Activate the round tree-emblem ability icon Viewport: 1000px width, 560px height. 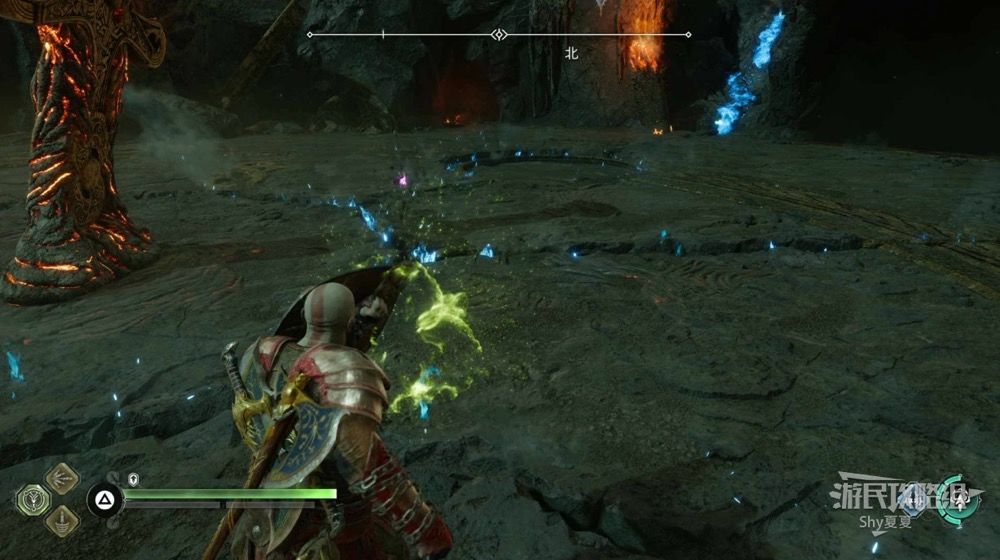tap(32, 499)
